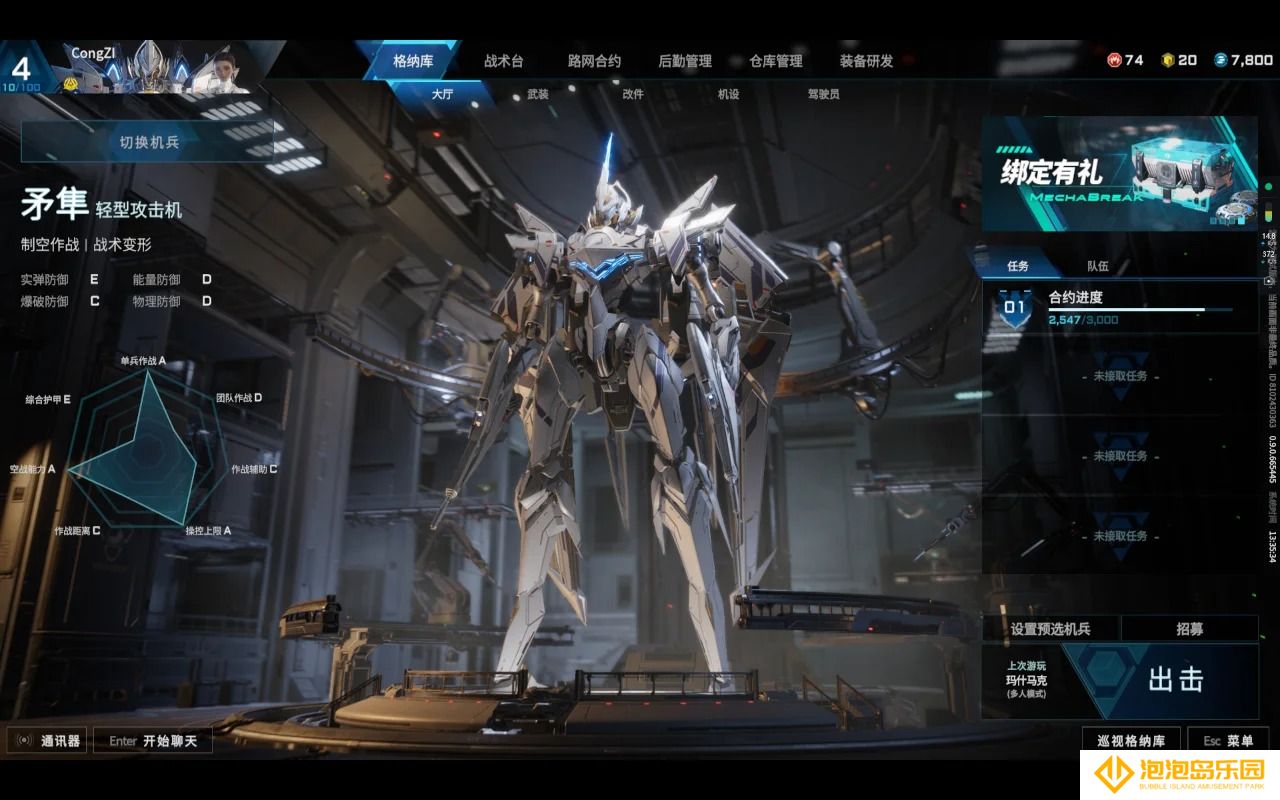Open the 通讯器 communicator
Screen dimensions: 1280x800
(x=48, y=741)
